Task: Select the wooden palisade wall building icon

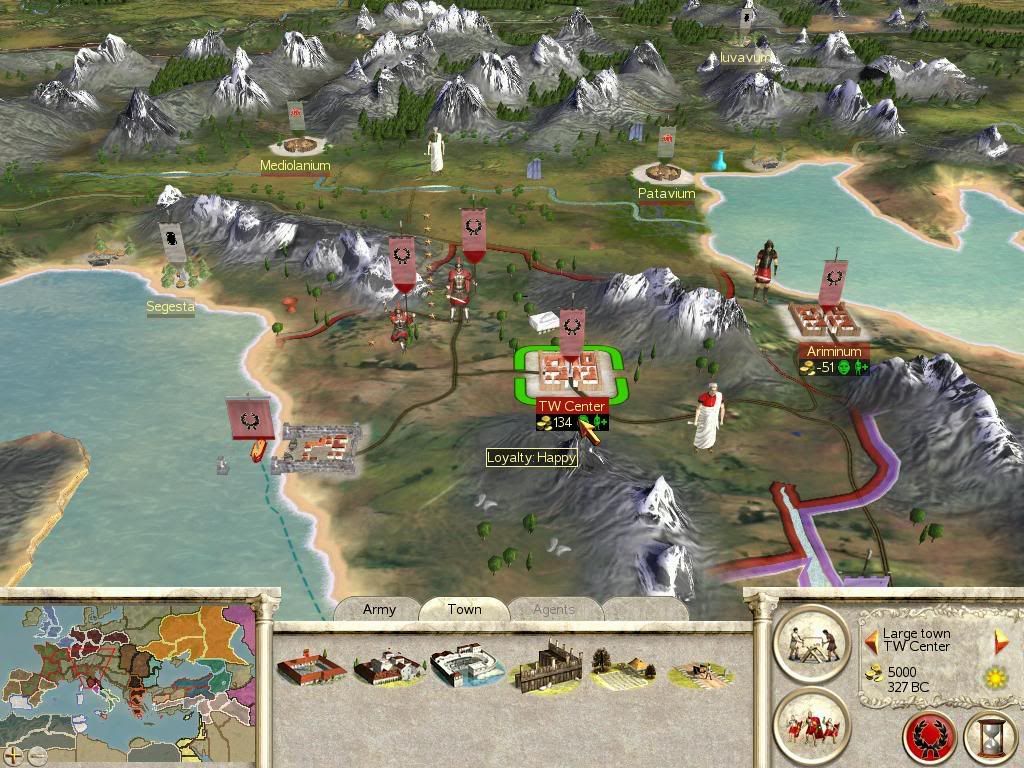Action: pos(546,669)
